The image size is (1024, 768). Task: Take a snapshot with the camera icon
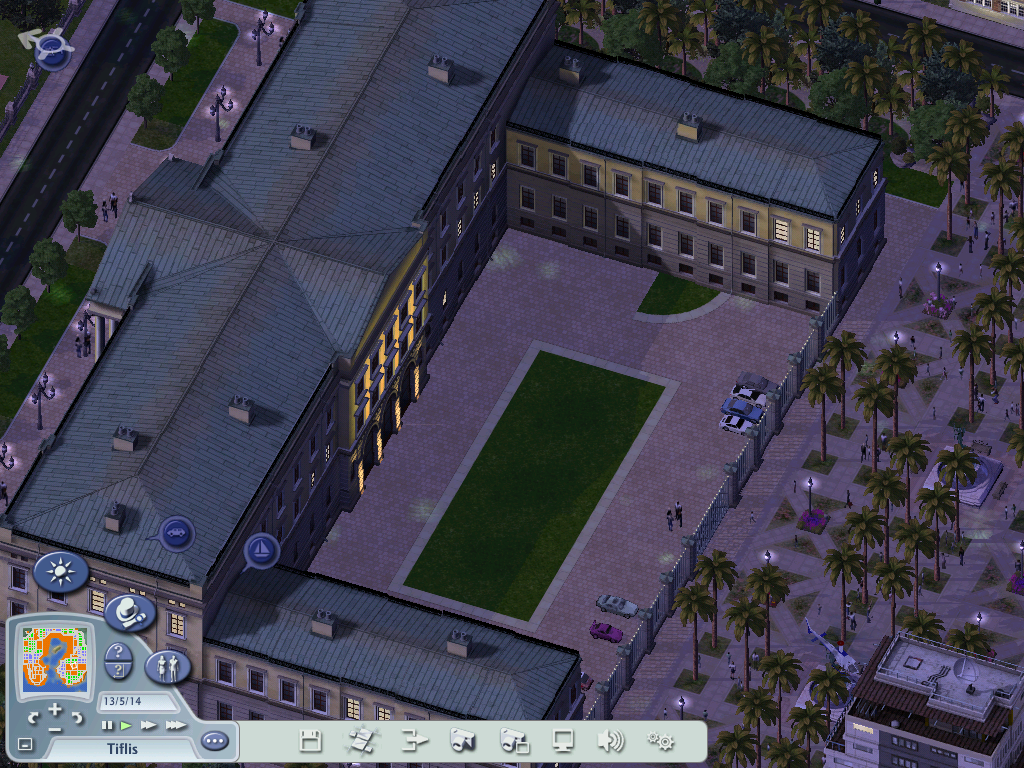[x=461, y=741]
